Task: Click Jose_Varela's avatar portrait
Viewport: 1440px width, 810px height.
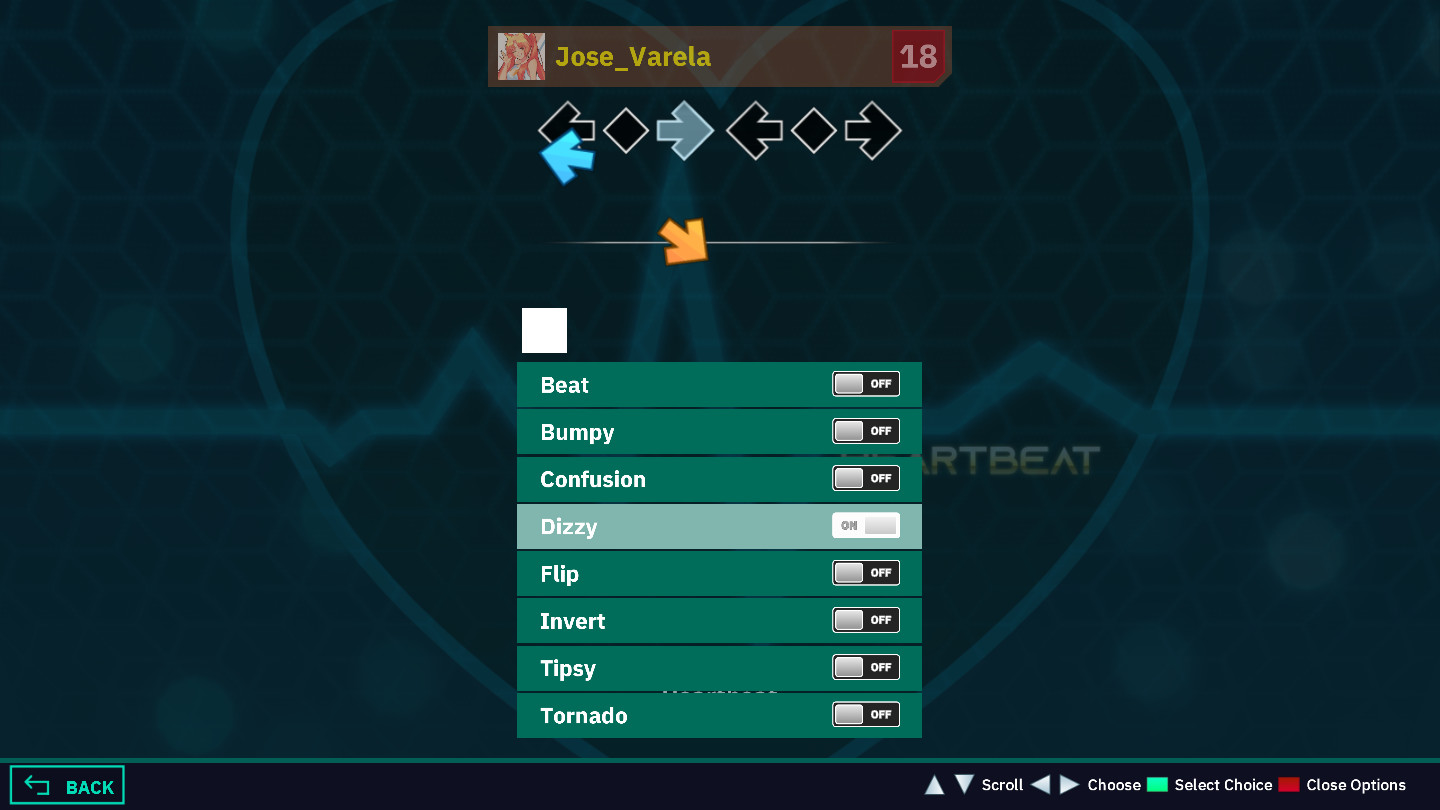Action: pyautogui.click(x=521, y=57)
